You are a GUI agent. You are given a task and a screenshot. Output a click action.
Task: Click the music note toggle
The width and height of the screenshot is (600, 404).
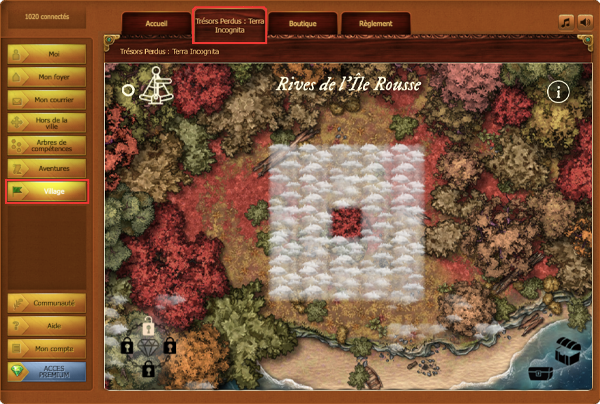[565, 21]
